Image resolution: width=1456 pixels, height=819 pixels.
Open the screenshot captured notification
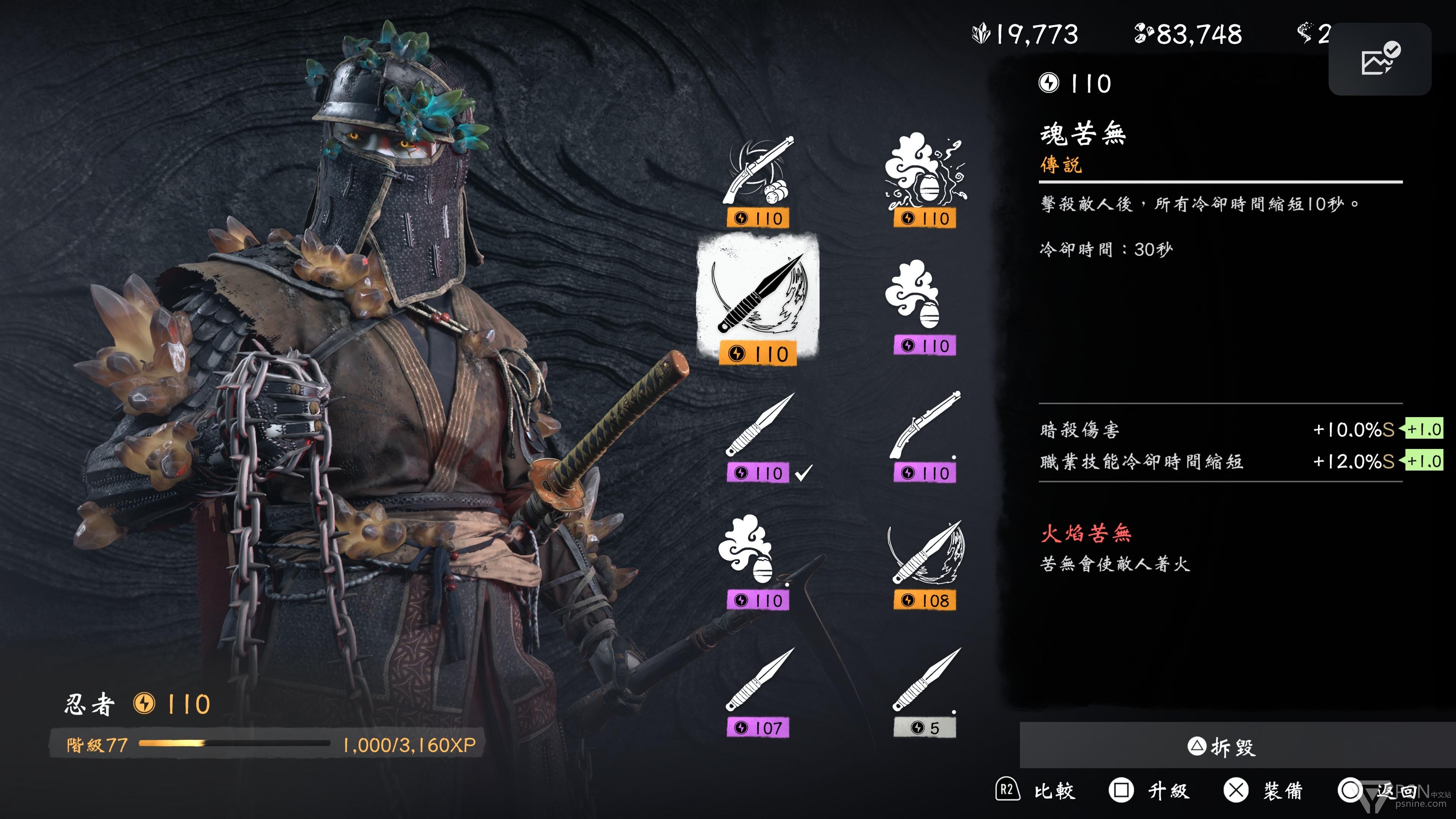pos(1379,59)
